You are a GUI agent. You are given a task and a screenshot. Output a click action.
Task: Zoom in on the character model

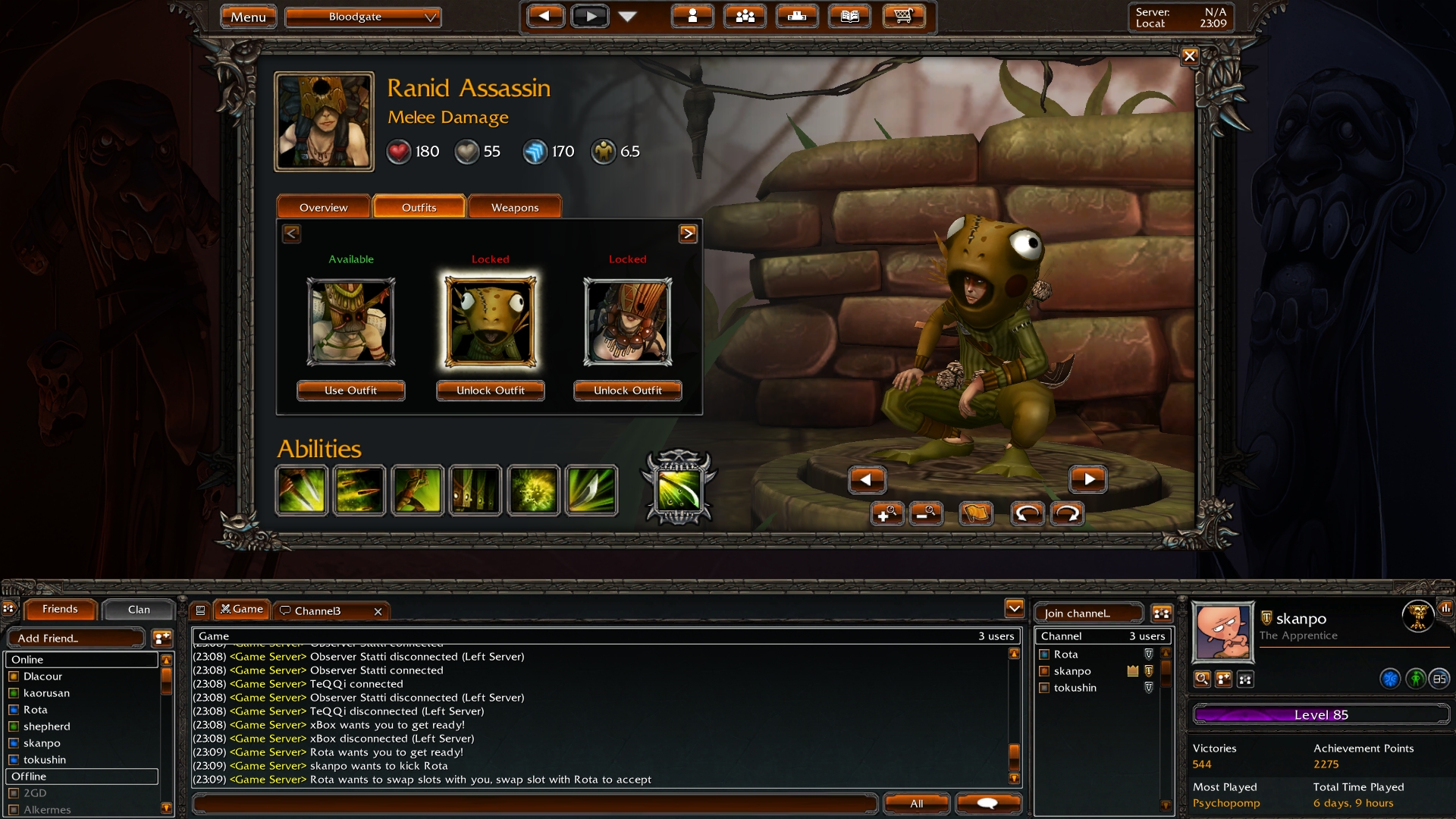pyautogui.click(x=886, y=514)
